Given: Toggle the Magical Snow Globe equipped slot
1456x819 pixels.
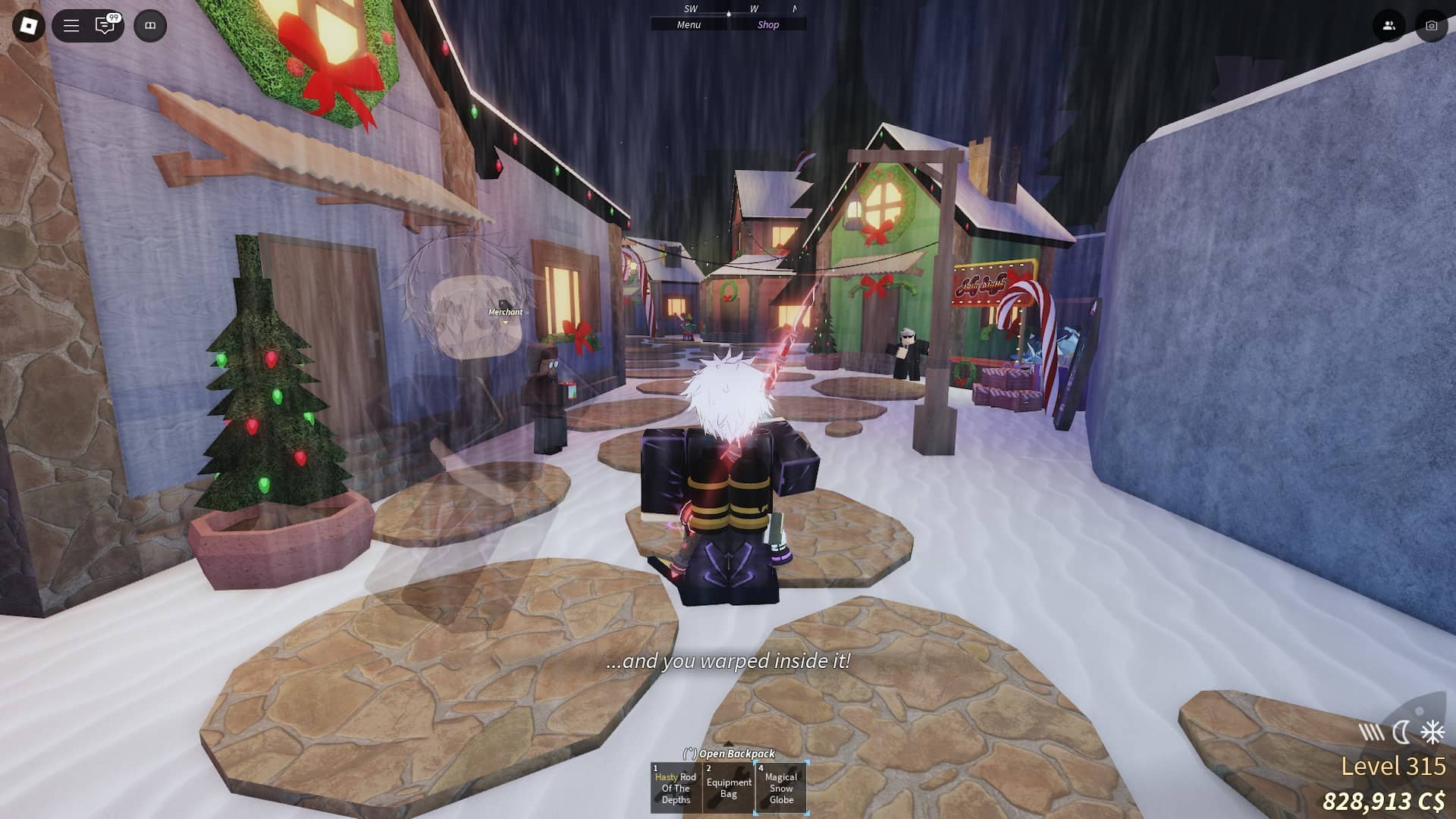Looking at the screenshot, I should (x=781, y=787).
